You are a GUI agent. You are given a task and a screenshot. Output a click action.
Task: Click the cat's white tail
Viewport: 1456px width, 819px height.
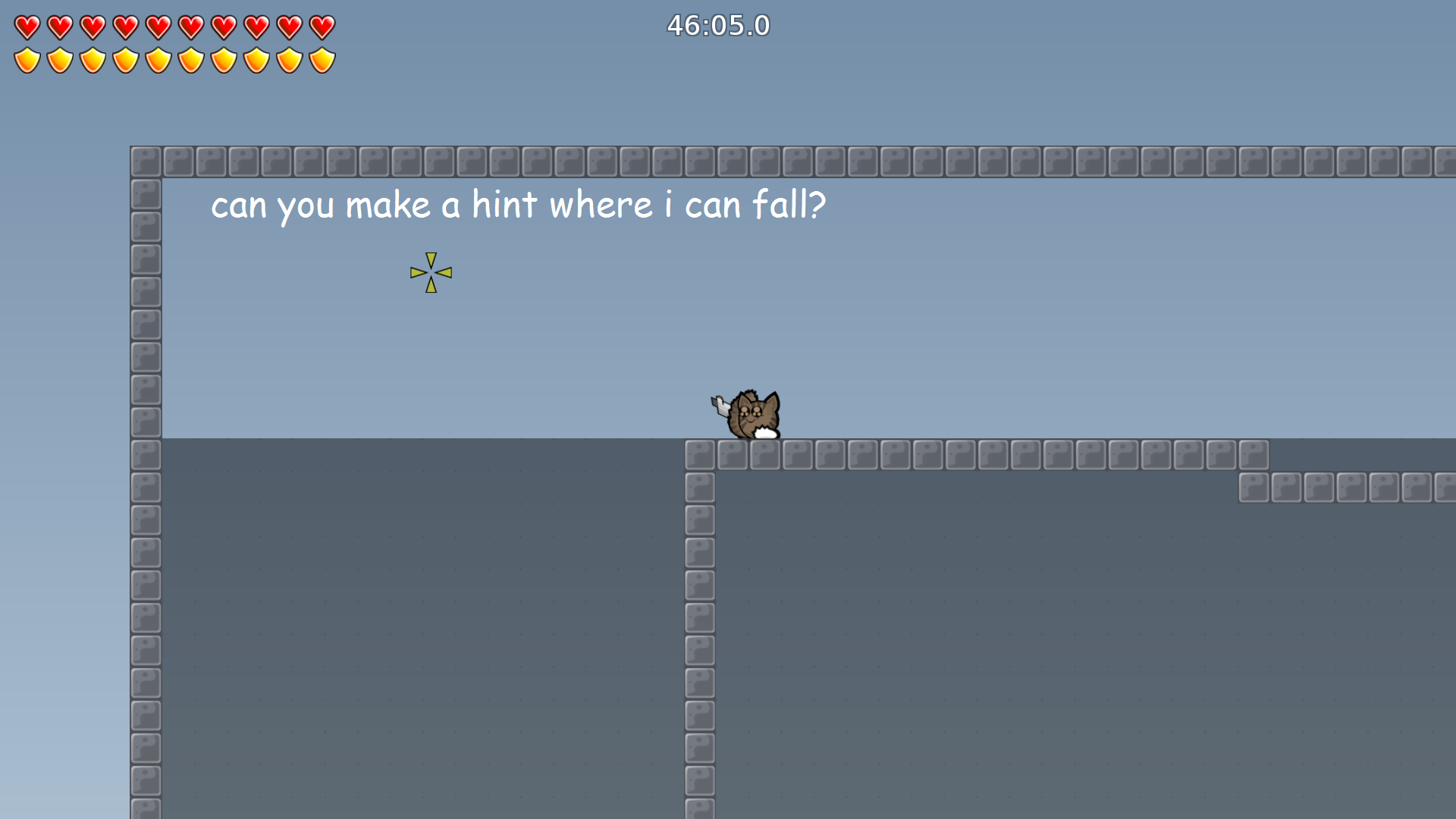766,434
